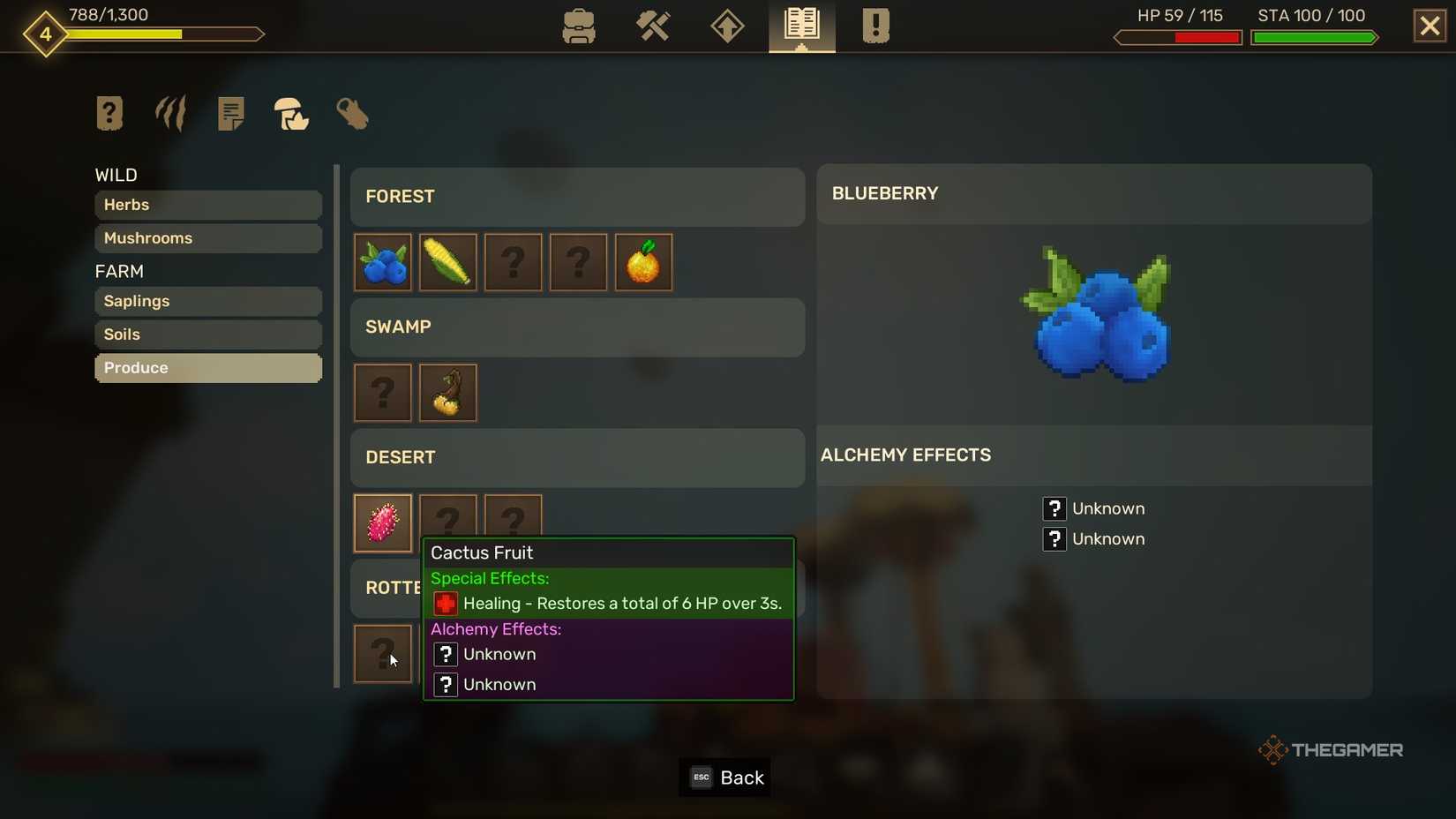Open the Saplings farm category

pyautogui.click(x=207, y=301)
